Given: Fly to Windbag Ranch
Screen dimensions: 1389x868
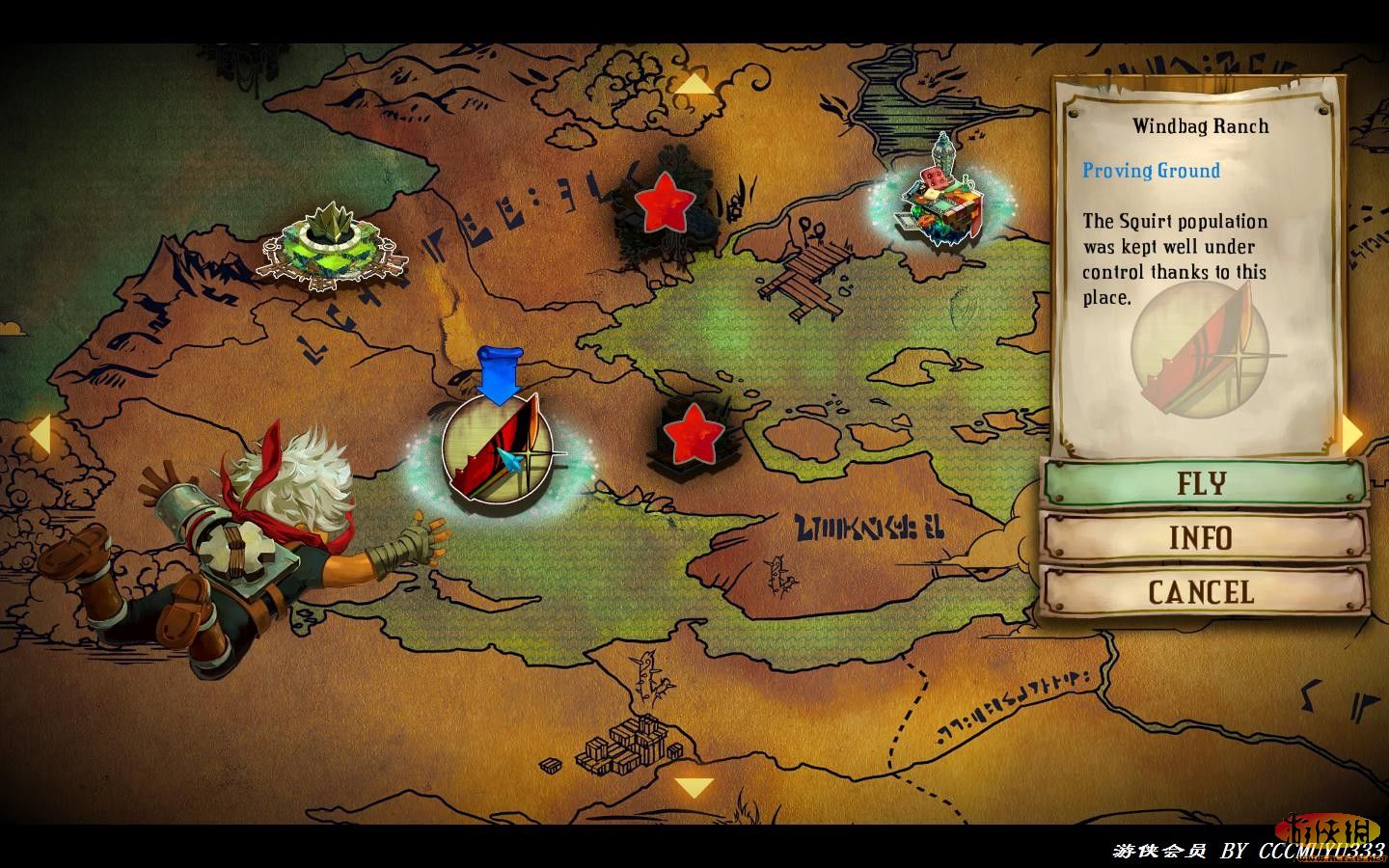Looking at the screenshot, I should pos(1203,482).
